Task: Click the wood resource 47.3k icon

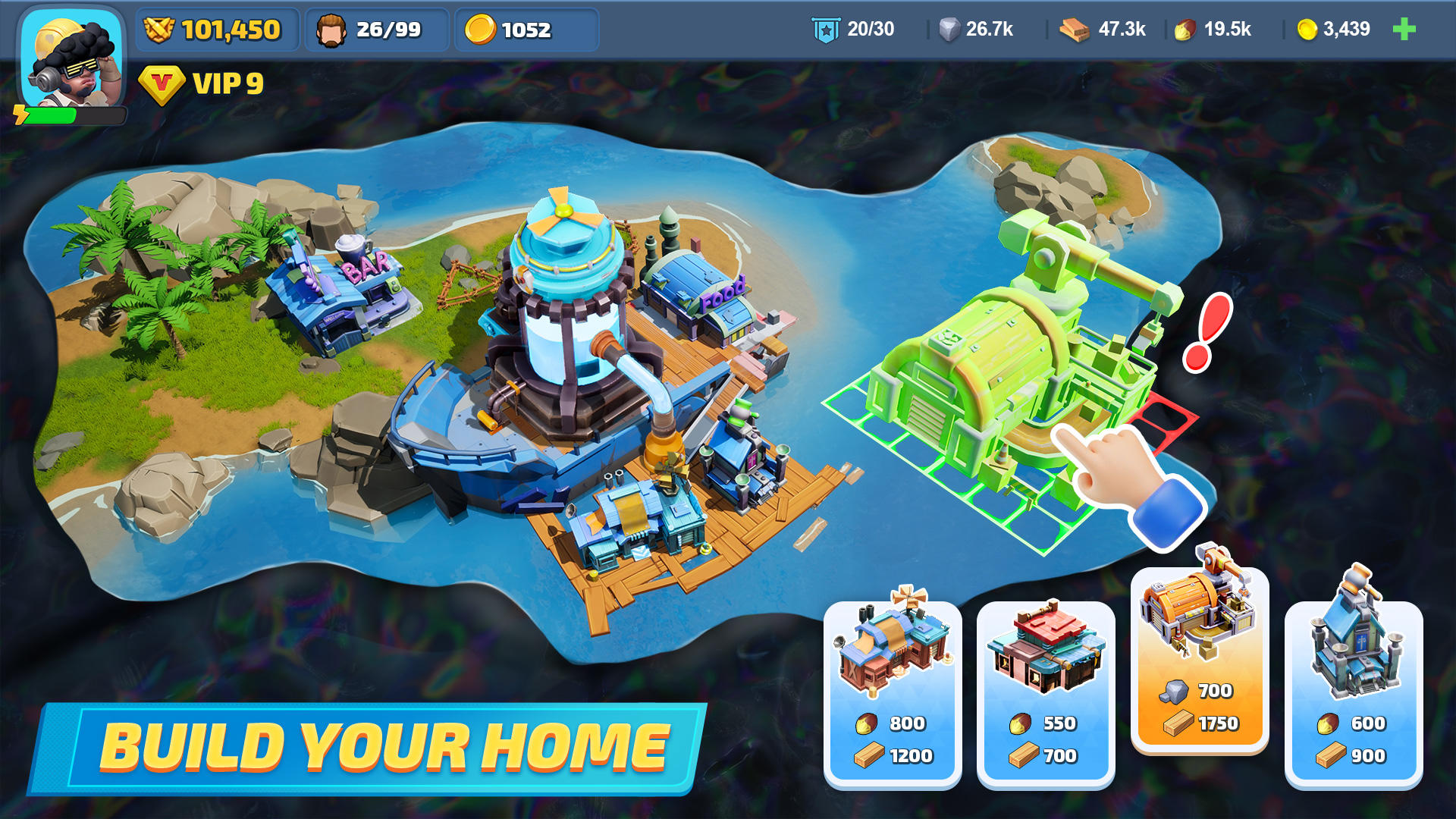Action: click(1074, 30)
